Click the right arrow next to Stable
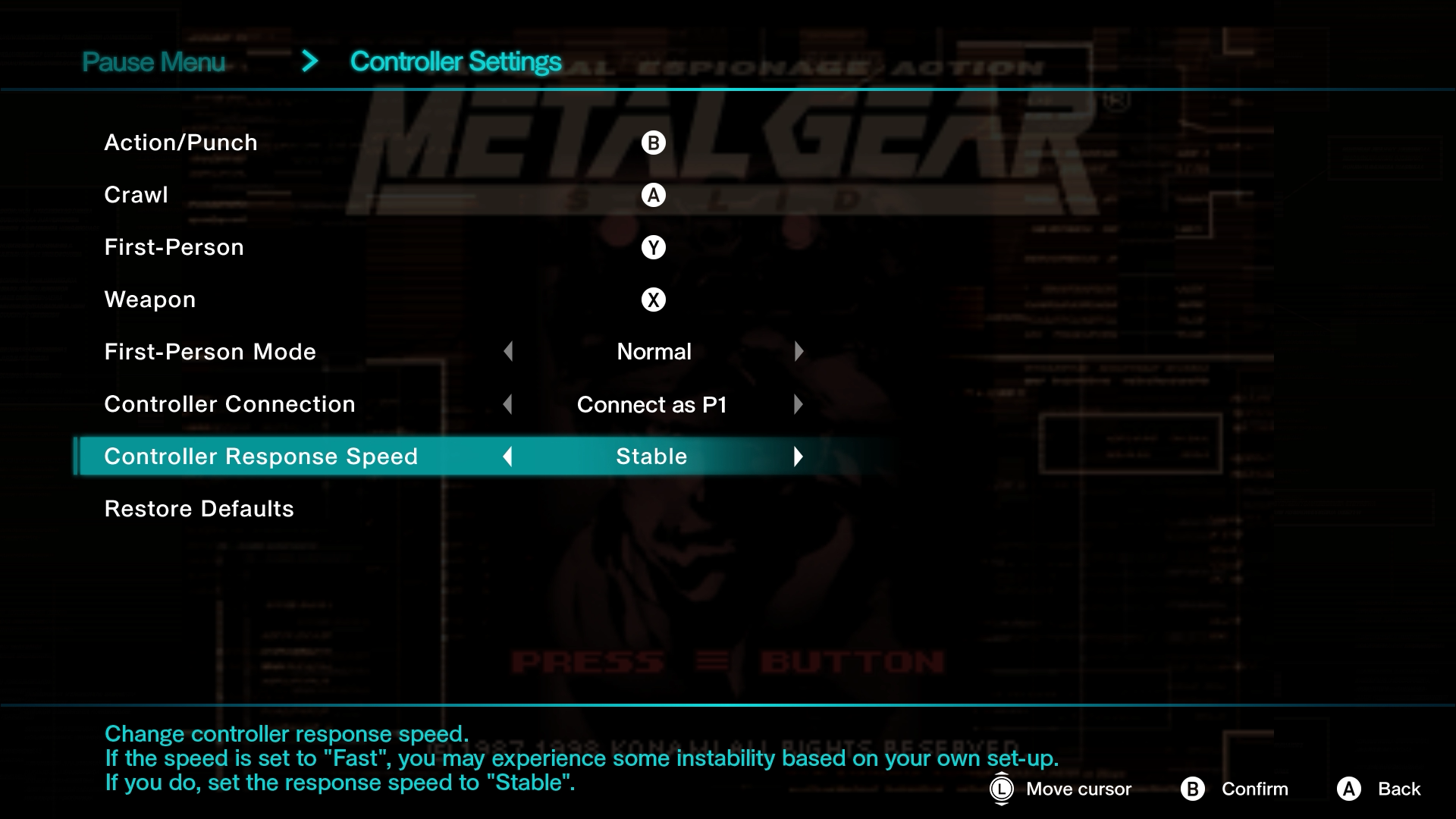The height and width of the screenshot is (819, 1456). 799,456
